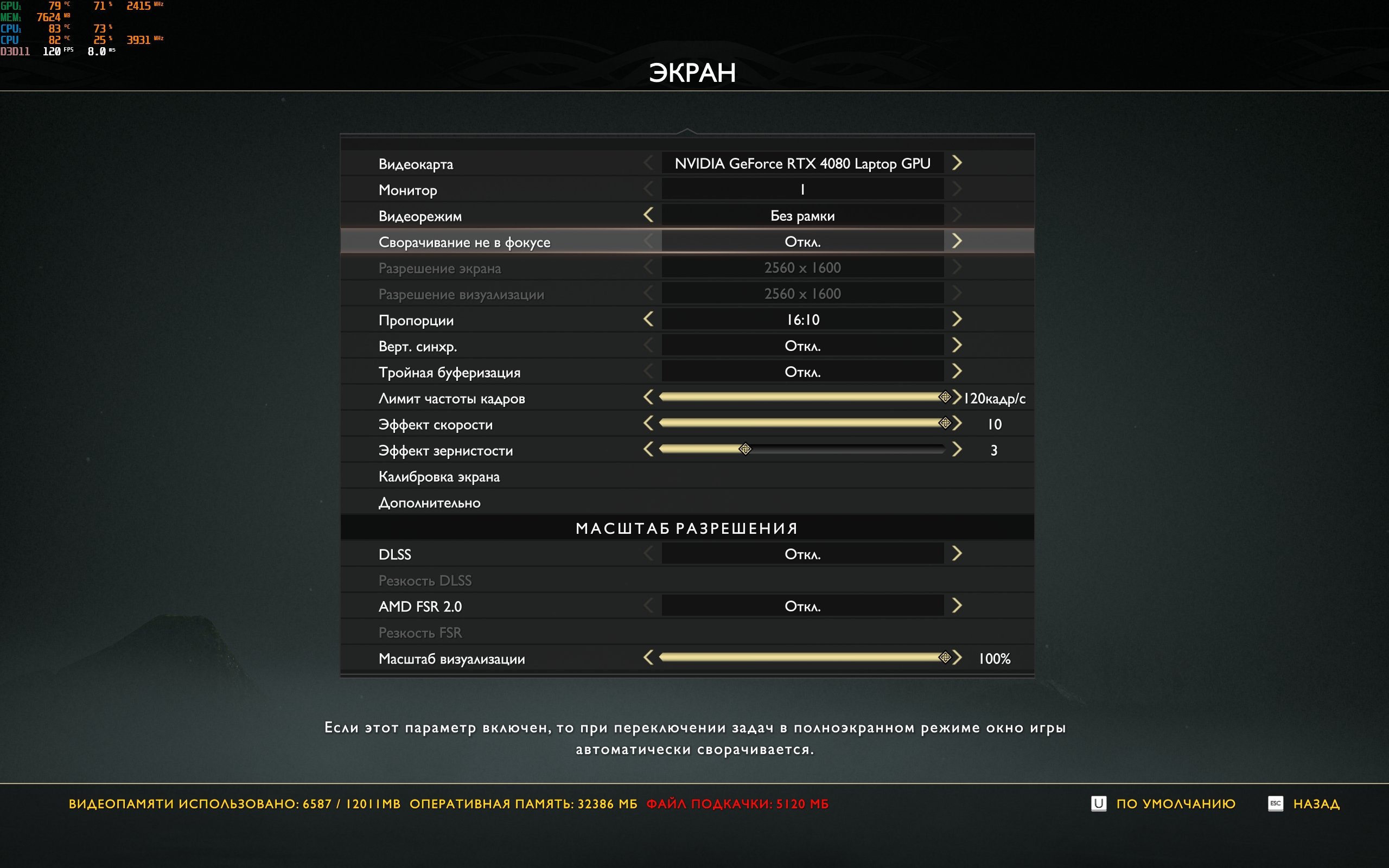Lower Лимит частоты кадров with left arrow
The height and width of the screenshot is (868, 1389).
648,397
